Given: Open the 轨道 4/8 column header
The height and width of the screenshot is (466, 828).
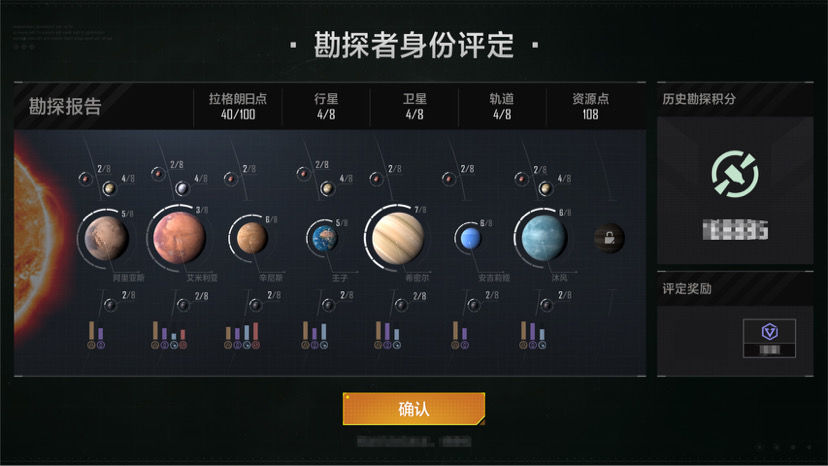Looking at the screenshot, I should 502,106.
